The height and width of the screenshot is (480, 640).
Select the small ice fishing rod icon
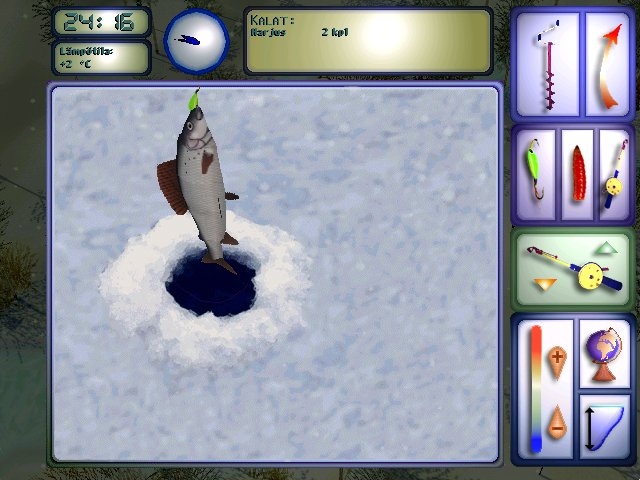612,172
